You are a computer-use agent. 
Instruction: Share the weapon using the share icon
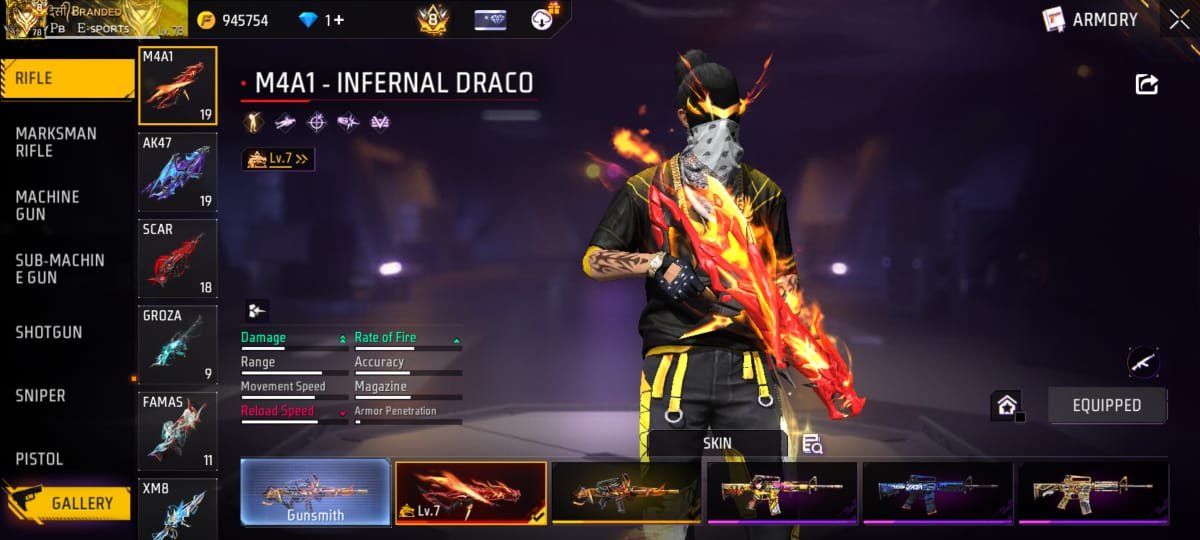coord(1146,85)
